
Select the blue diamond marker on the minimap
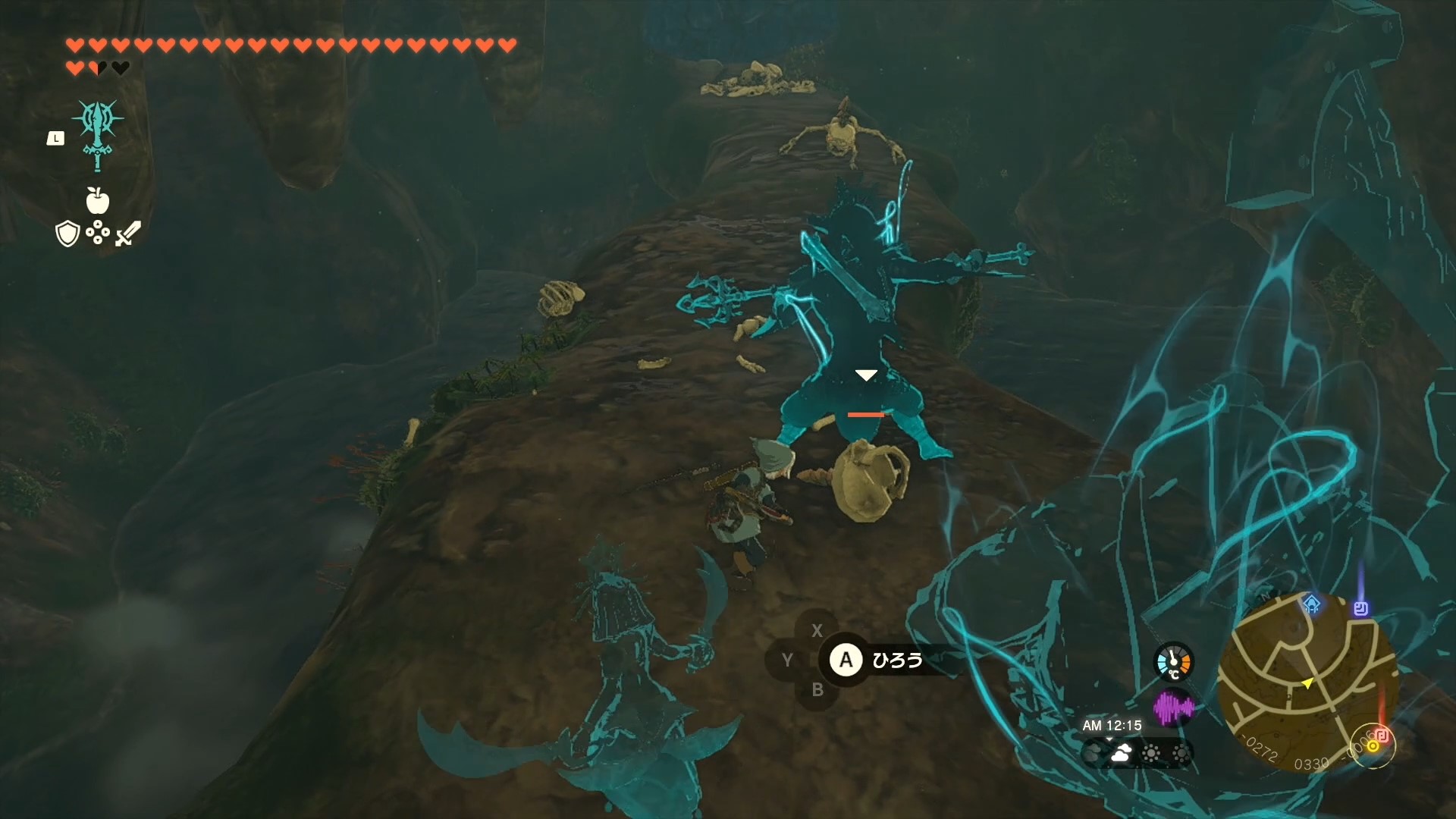coord(1311,604)
